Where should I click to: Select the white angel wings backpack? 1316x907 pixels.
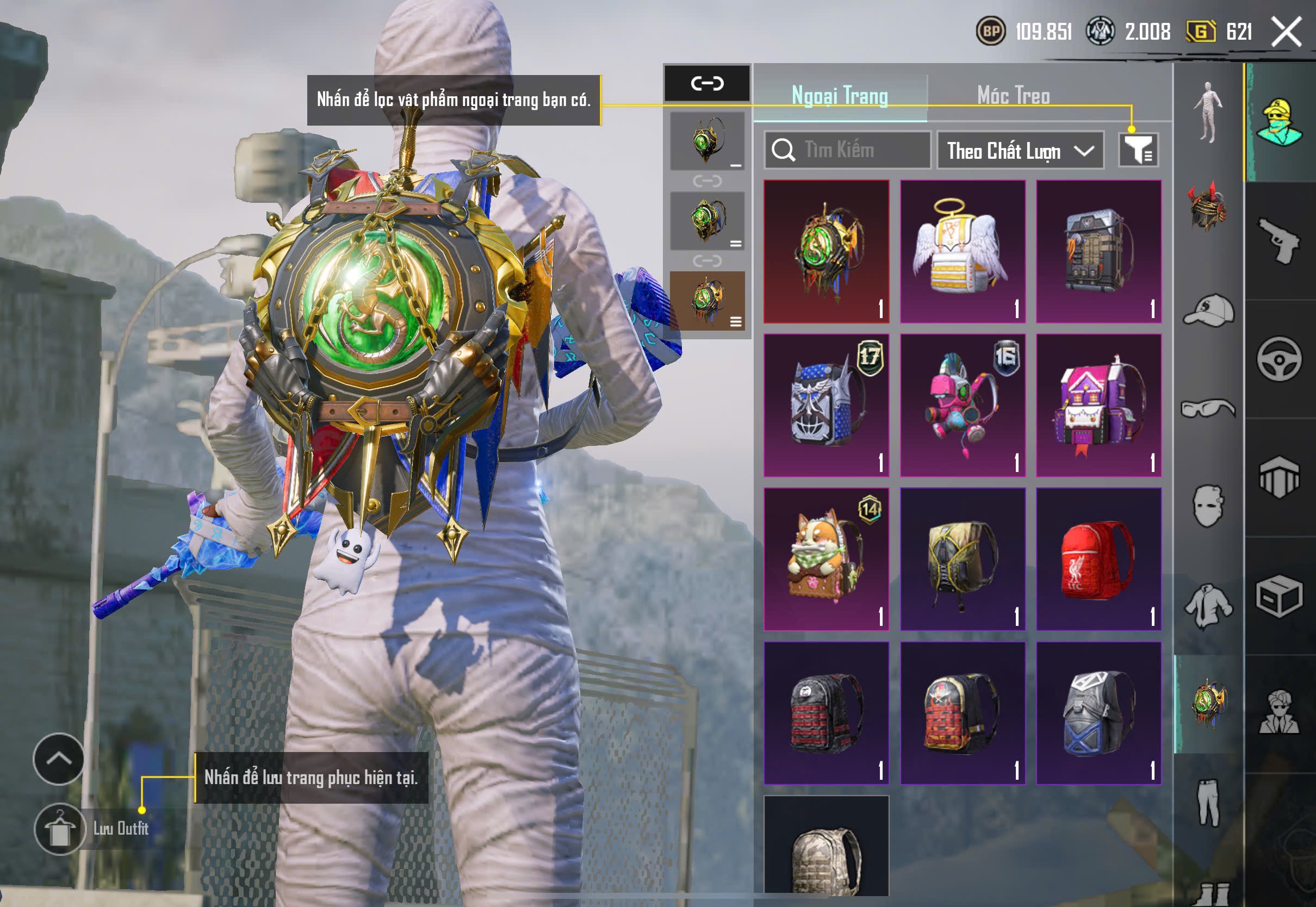(x=962, y=251)
